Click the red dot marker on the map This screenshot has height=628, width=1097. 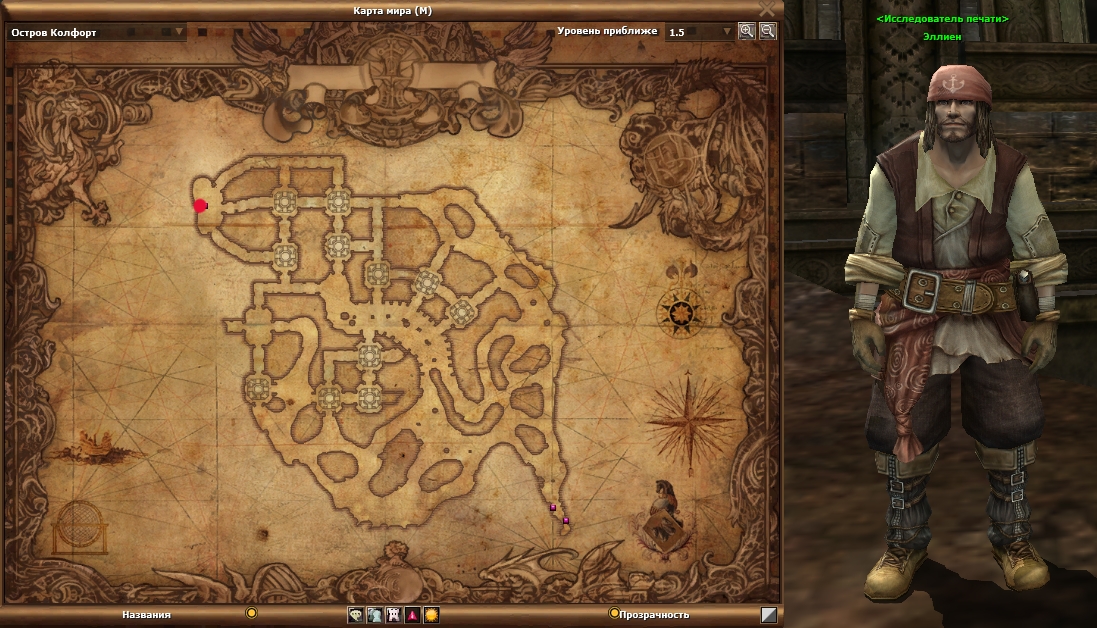200,206
